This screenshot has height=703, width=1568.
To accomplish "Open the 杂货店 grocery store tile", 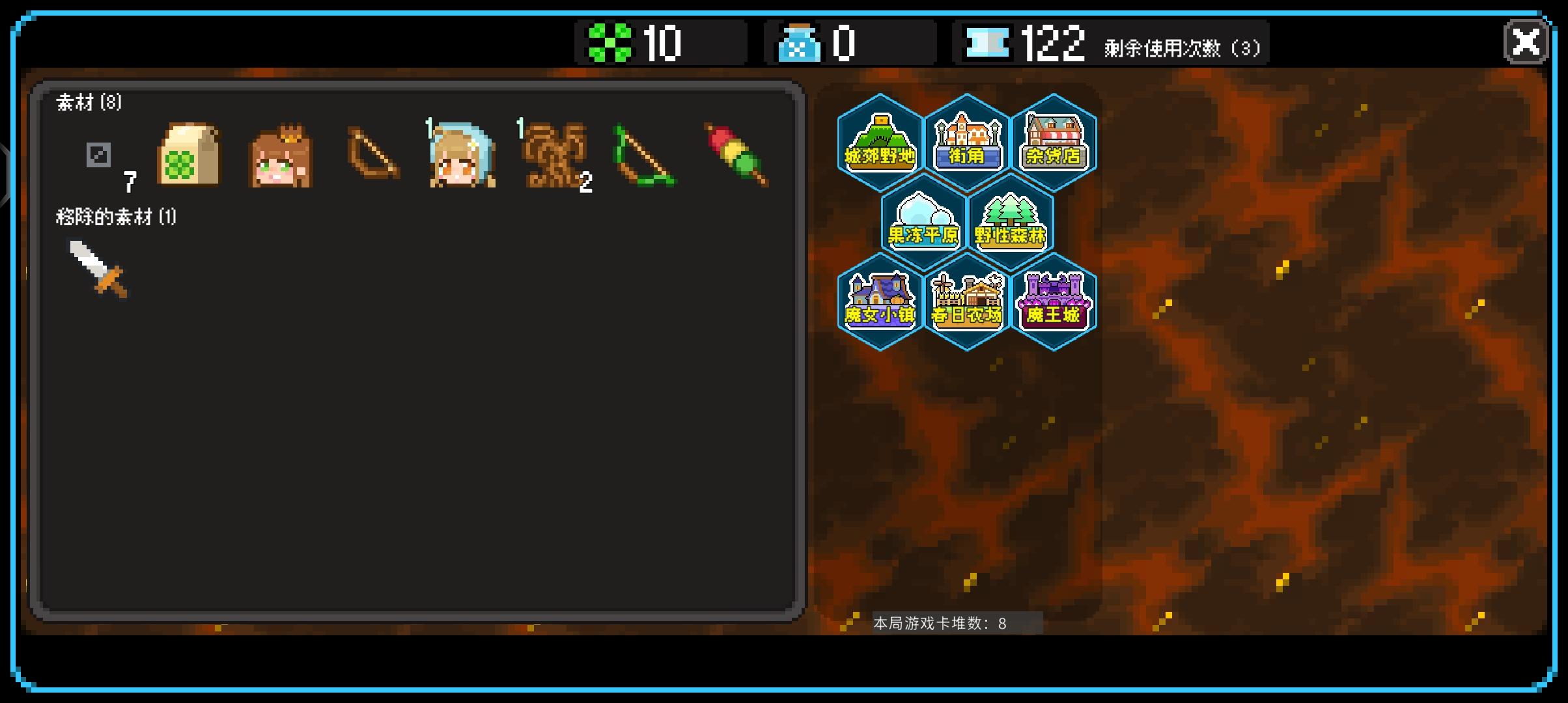I will click(x=1054, y=142).
